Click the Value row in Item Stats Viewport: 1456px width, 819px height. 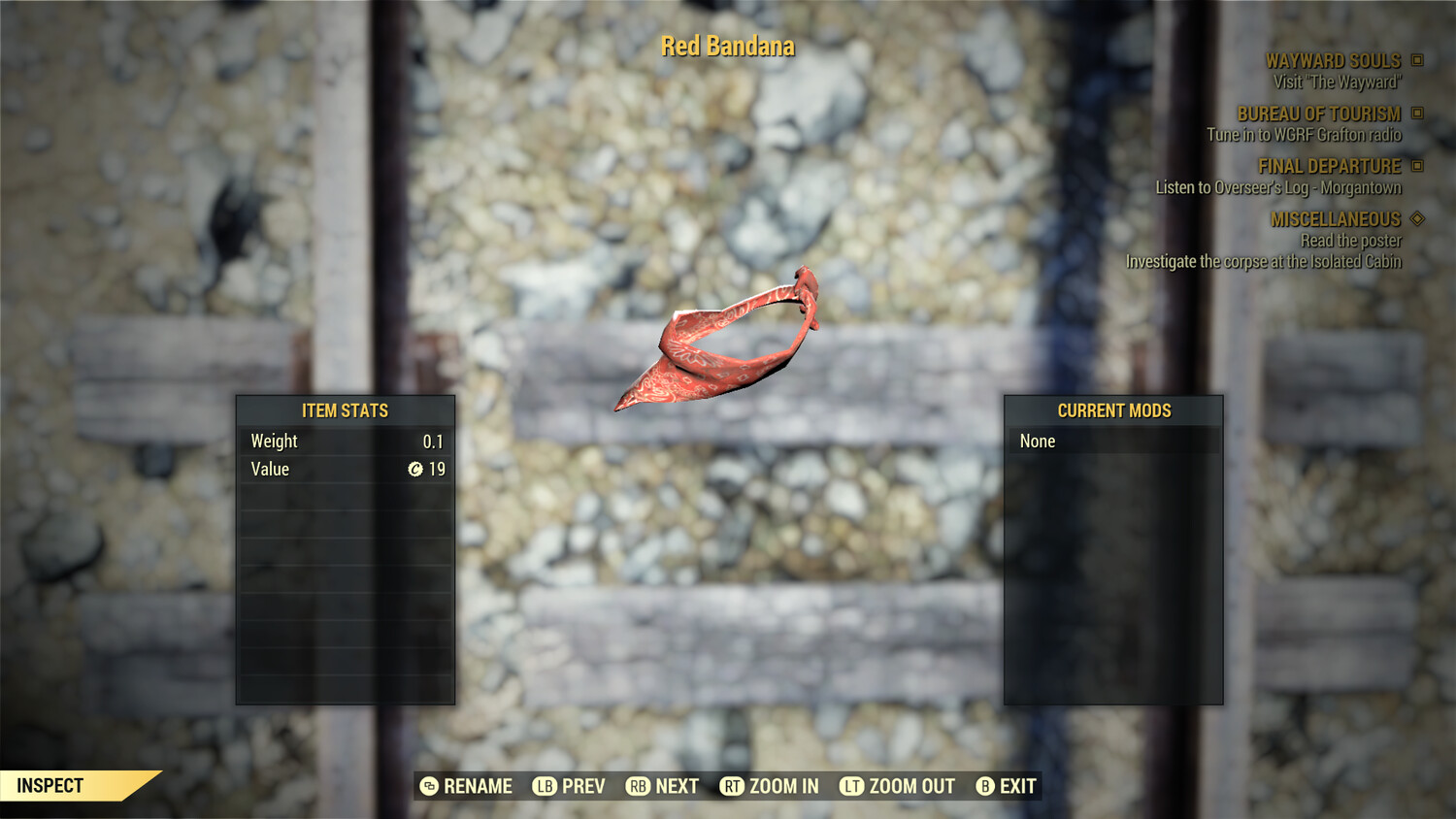click(346, 470)
